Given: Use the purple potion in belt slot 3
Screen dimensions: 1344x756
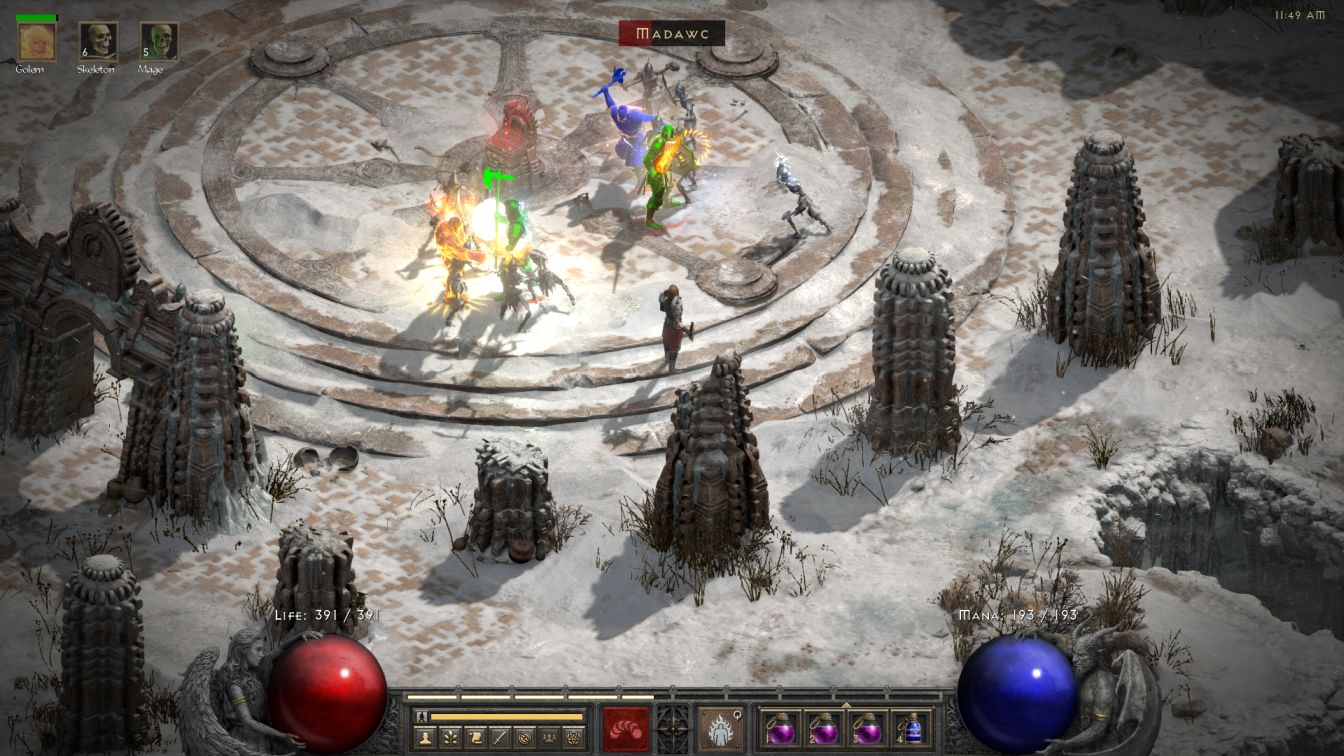Looking at the screenshot, I should 868,728.
